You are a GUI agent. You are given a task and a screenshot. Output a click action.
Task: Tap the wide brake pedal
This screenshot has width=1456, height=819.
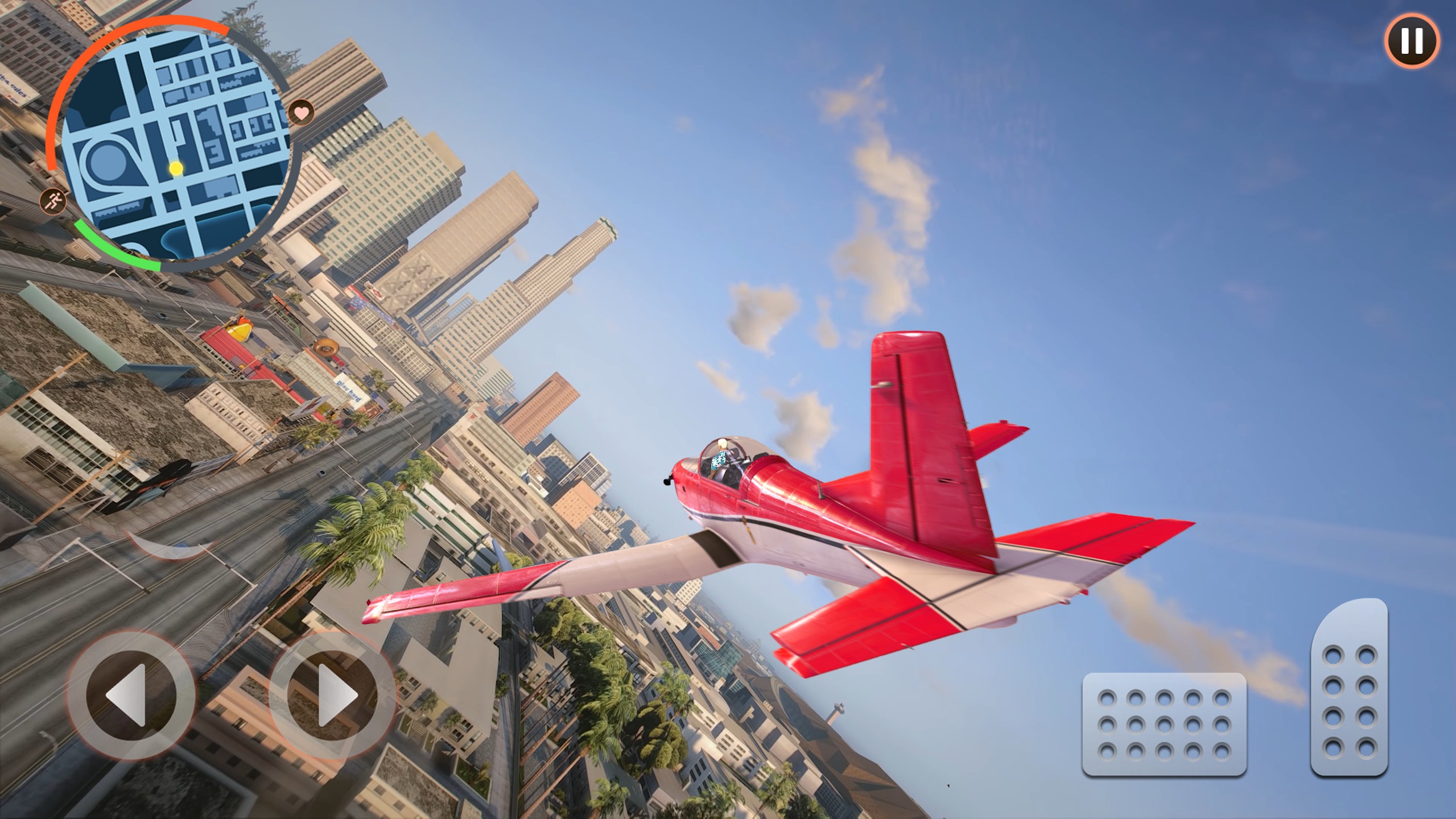(1164, 724)
